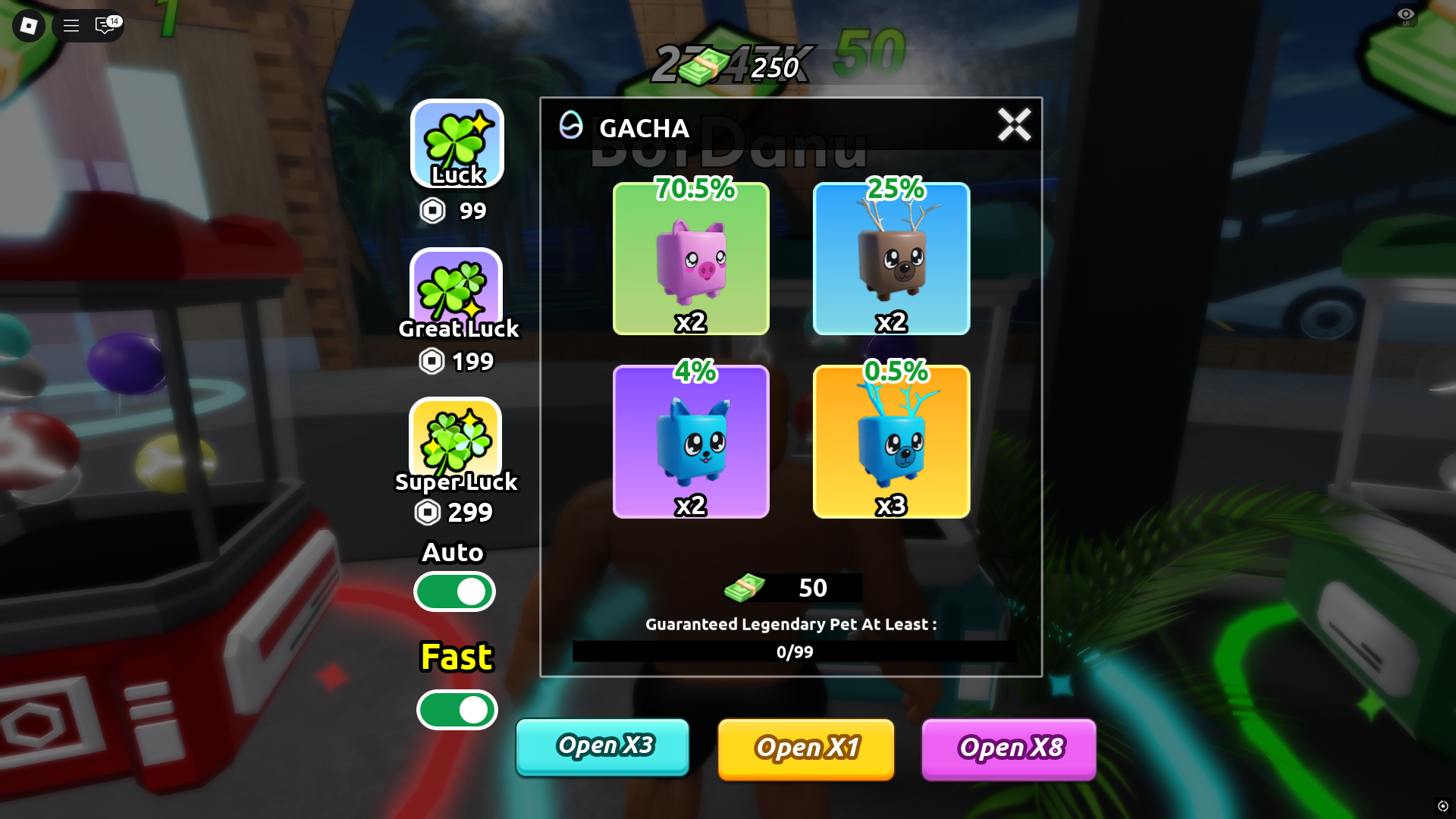The height and width of the screenshot is (819, 1456).
Task: Open the chat showing 14 notifications
Action: (x=104, y=26)
